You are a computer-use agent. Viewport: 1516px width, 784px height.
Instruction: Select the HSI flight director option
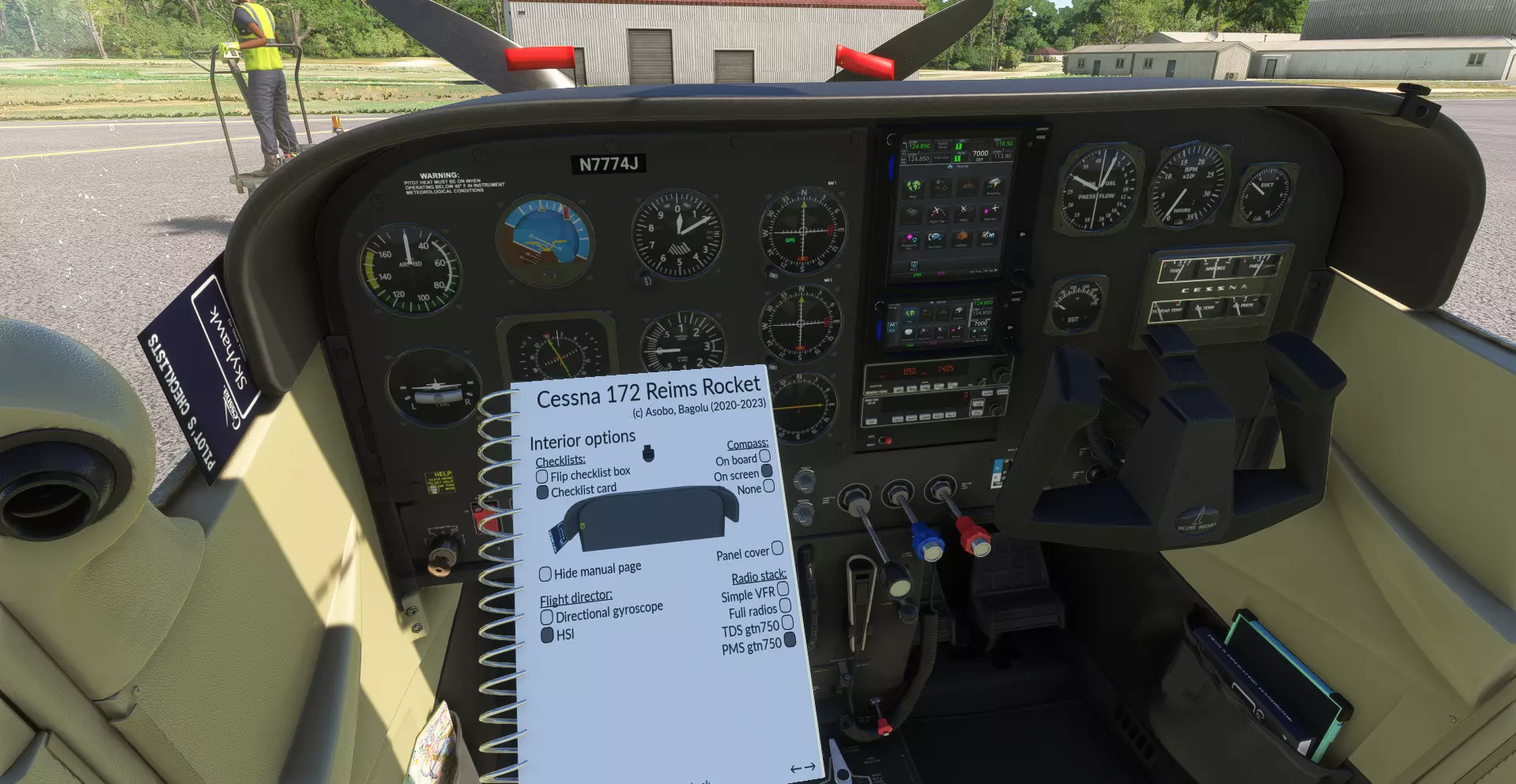(547, 635)
